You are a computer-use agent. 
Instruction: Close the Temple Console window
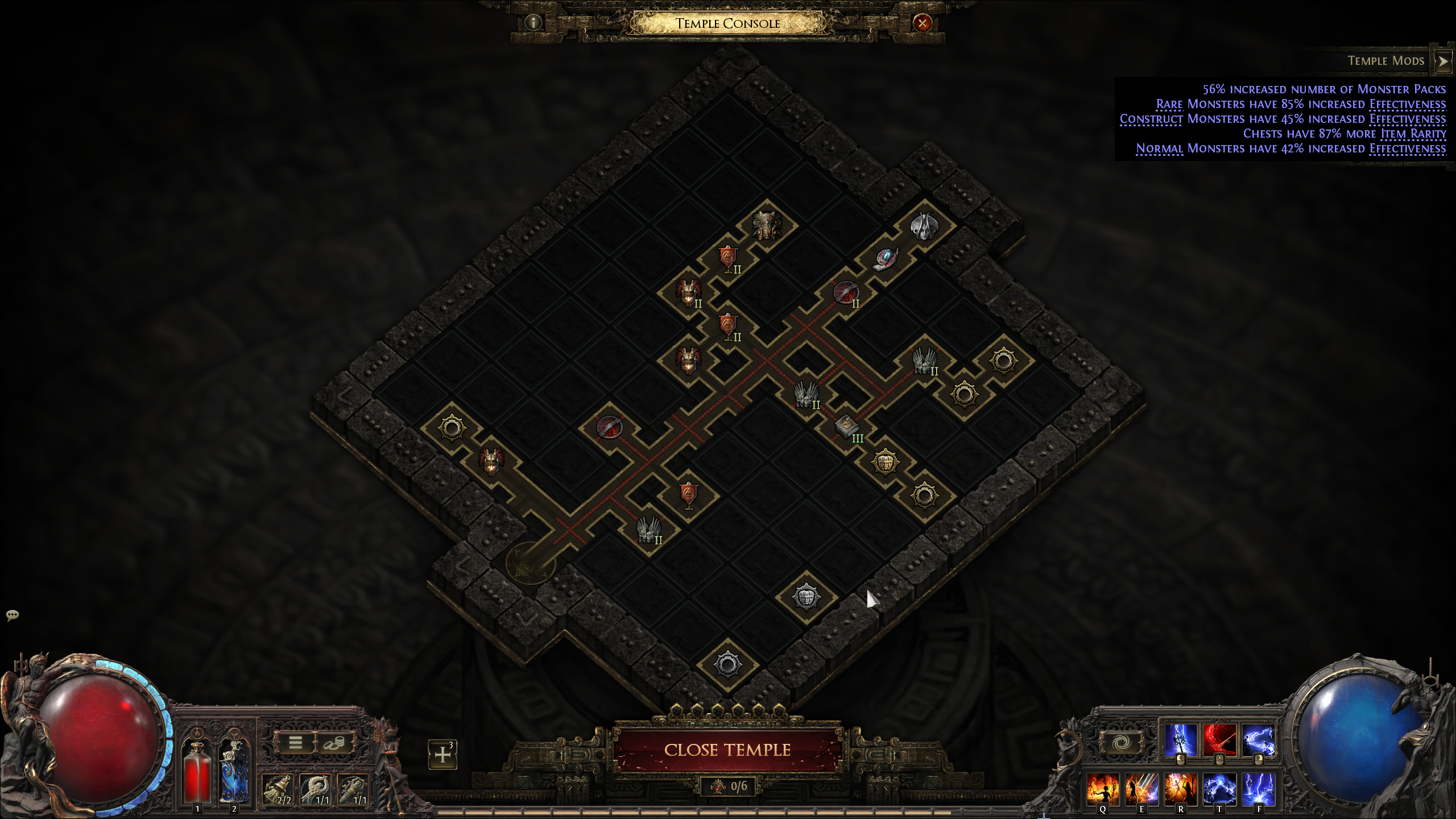tap(922, 23)
